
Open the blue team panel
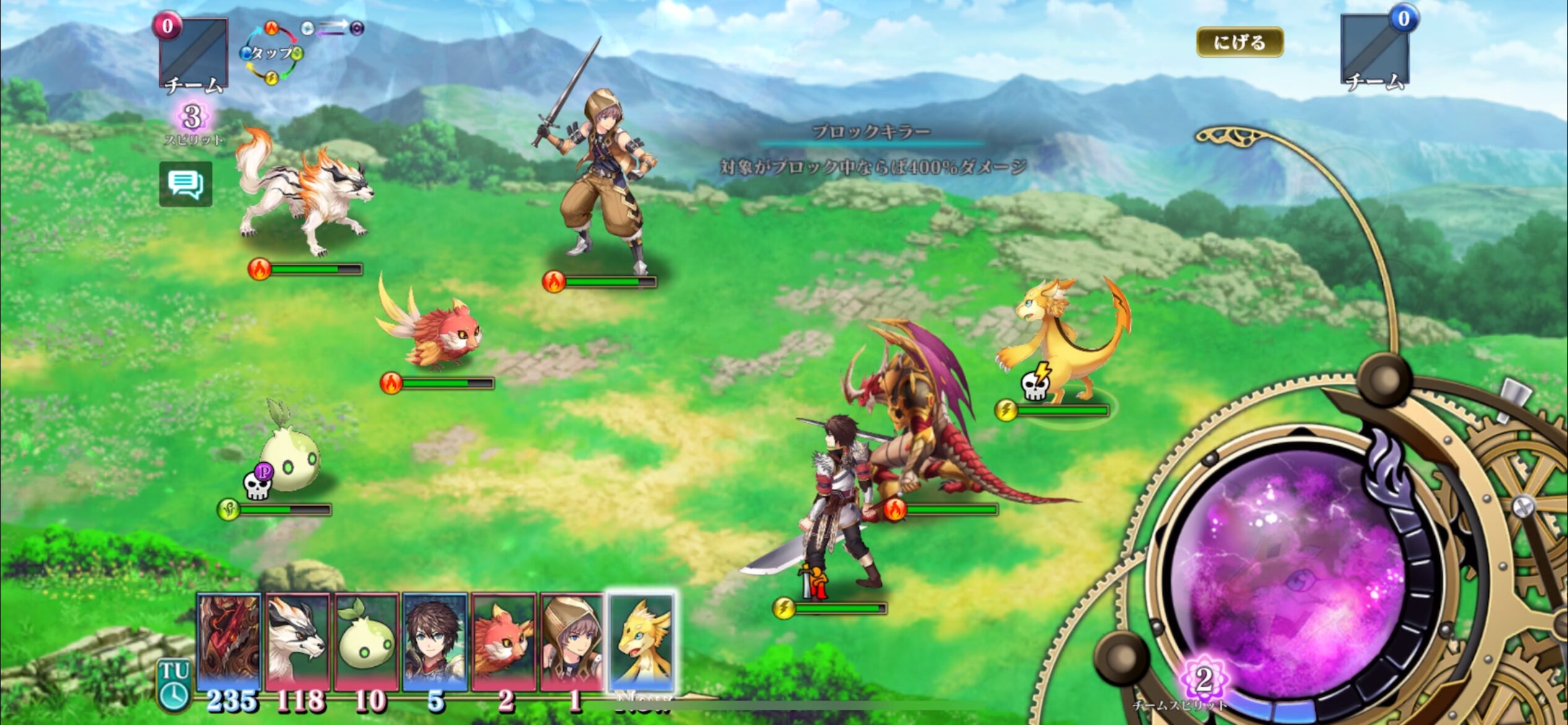tap(1375, 53)
